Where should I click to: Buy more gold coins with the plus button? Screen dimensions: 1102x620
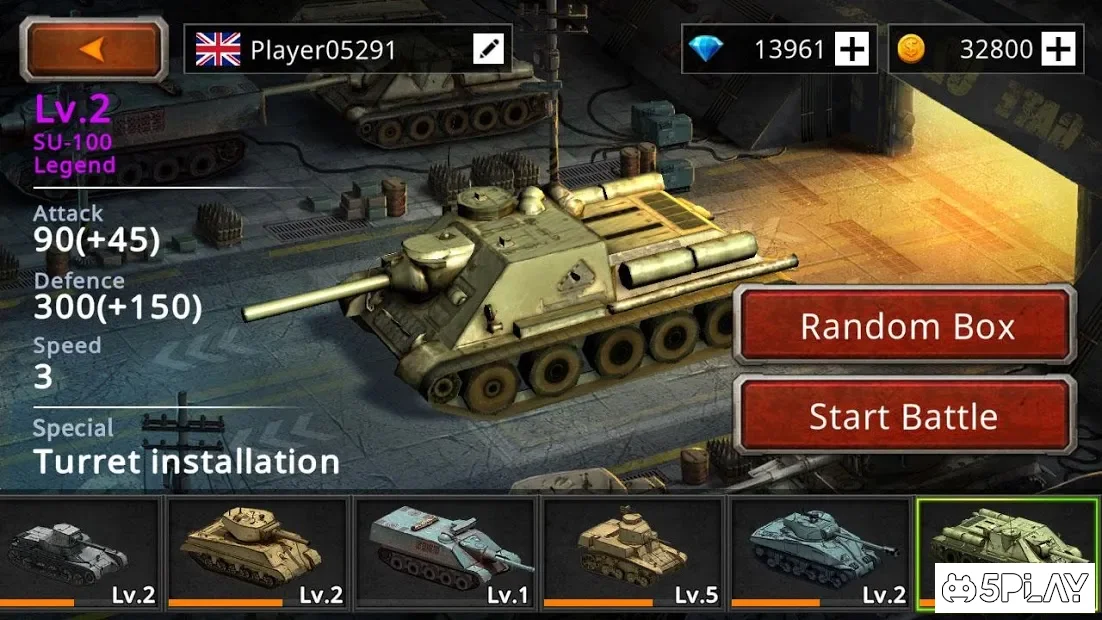[x=1058, y=49]
